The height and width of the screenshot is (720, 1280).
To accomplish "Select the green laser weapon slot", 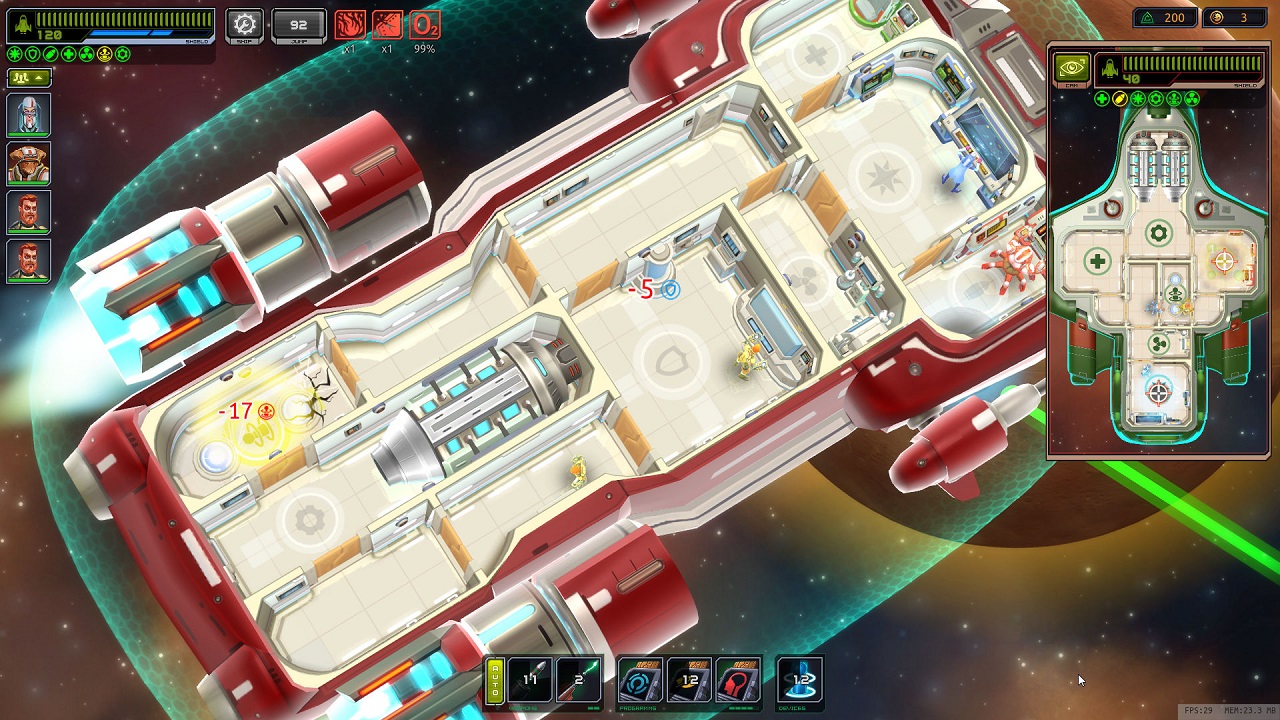I will (x=579, y=680).
